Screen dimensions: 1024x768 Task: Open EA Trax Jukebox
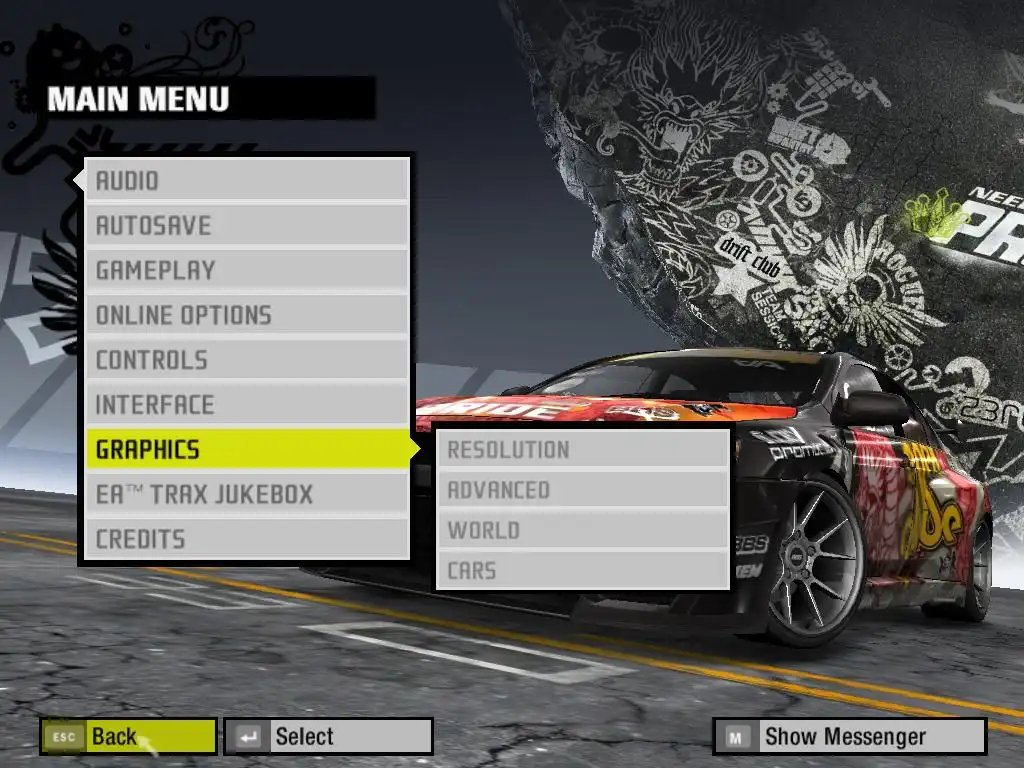point(247,494)
